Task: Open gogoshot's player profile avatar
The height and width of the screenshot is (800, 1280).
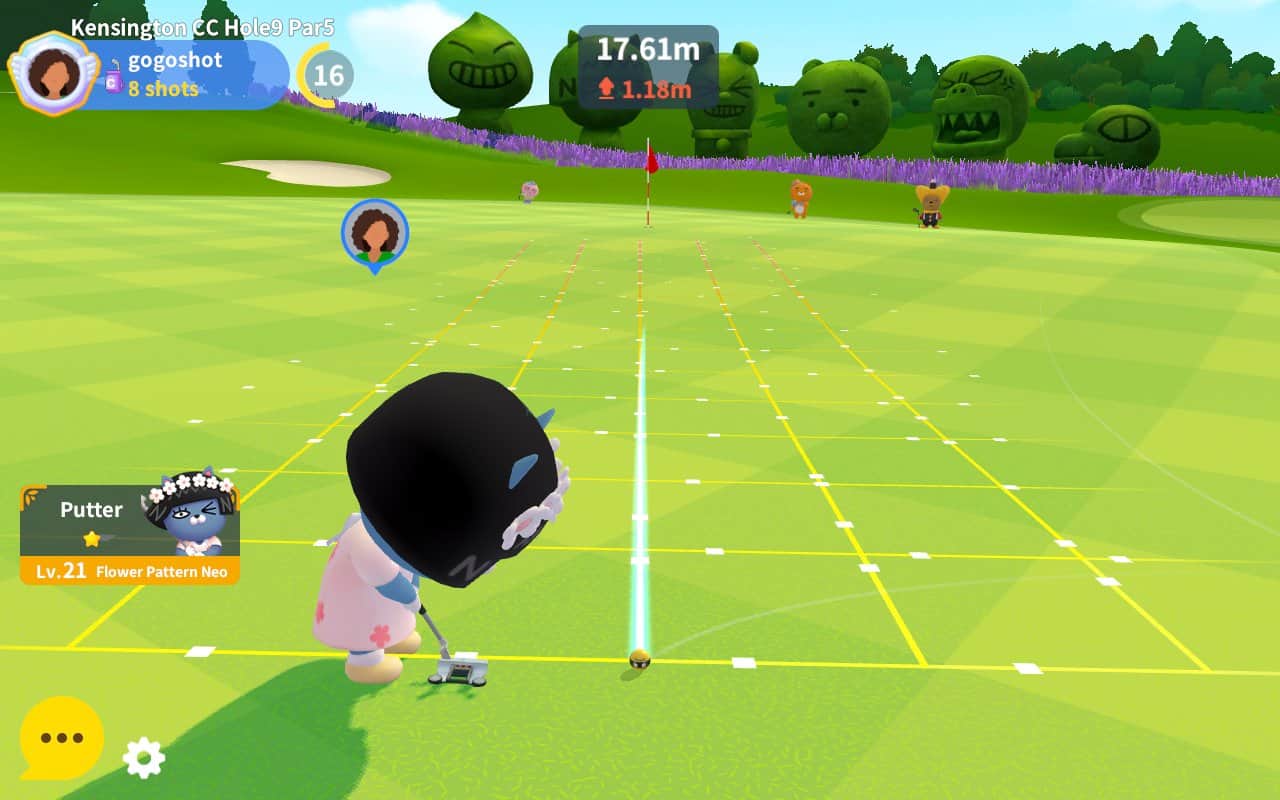Action: (x=53, y=73)
